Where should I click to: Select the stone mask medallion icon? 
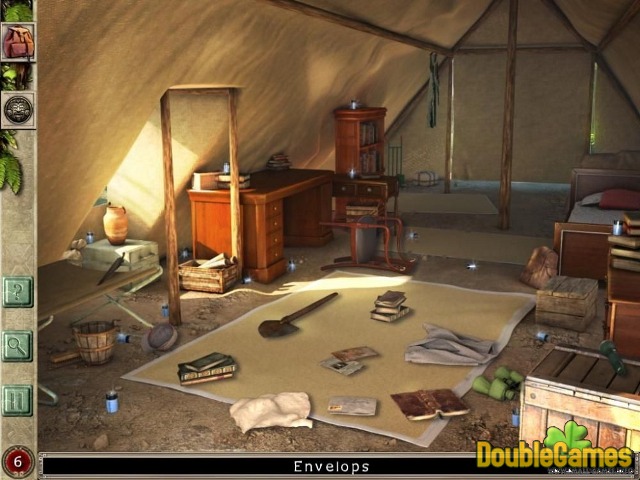(x=18, y=109)
